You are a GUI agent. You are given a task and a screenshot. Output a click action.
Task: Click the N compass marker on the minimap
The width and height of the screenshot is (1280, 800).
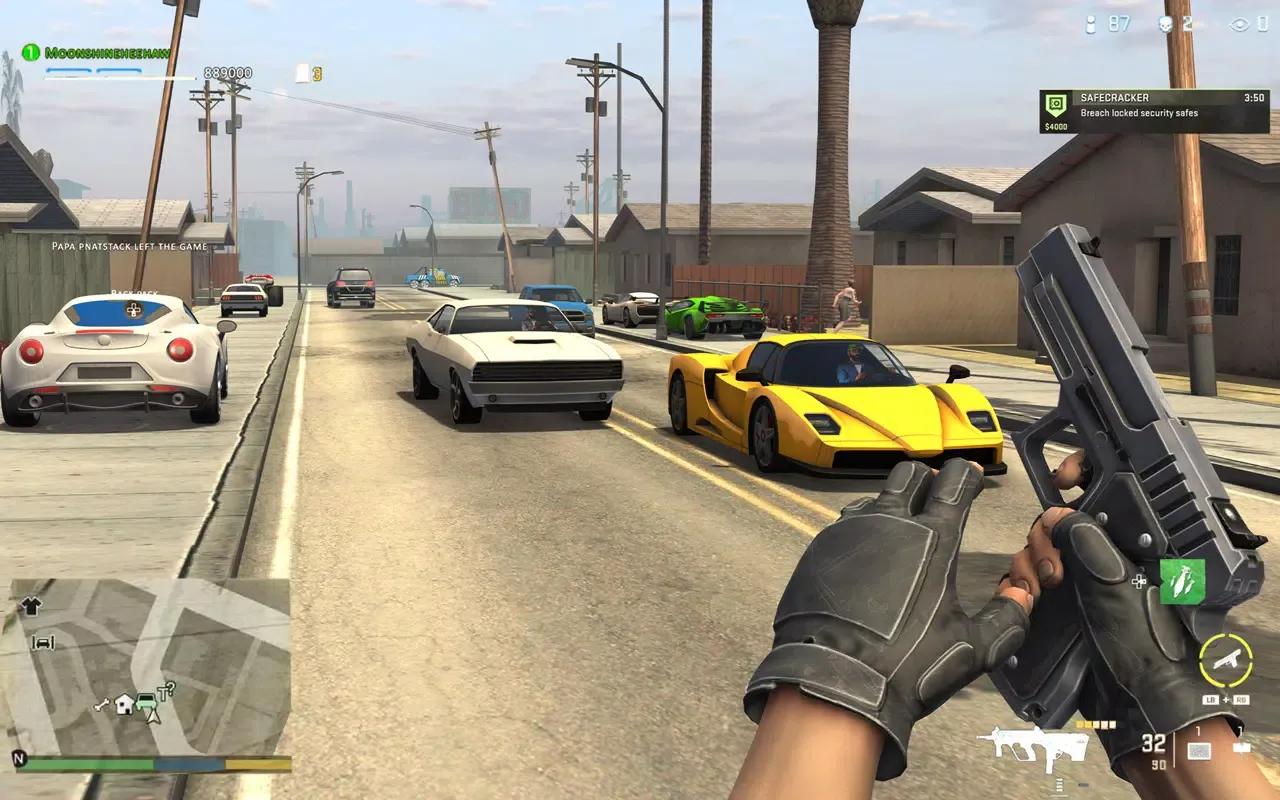19,759
